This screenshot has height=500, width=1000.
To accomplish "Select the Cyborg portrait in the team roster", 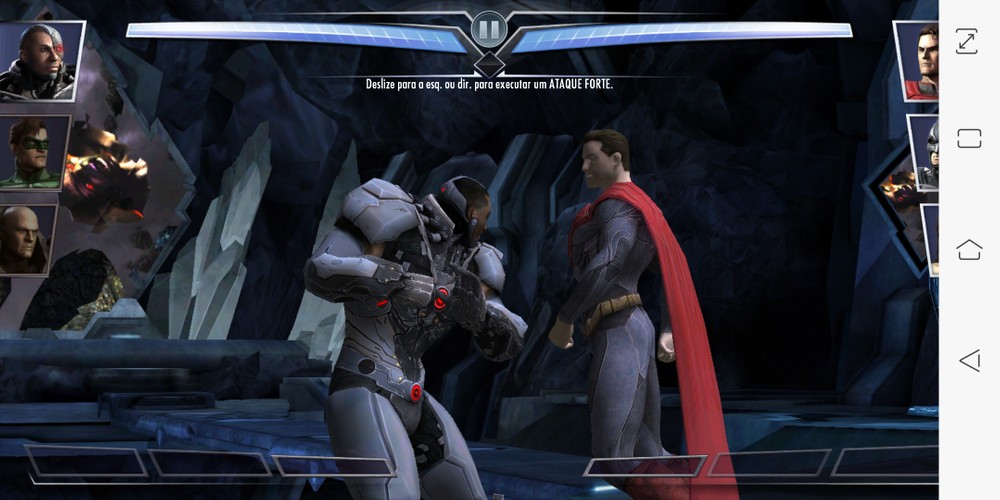I will point(36,62).
